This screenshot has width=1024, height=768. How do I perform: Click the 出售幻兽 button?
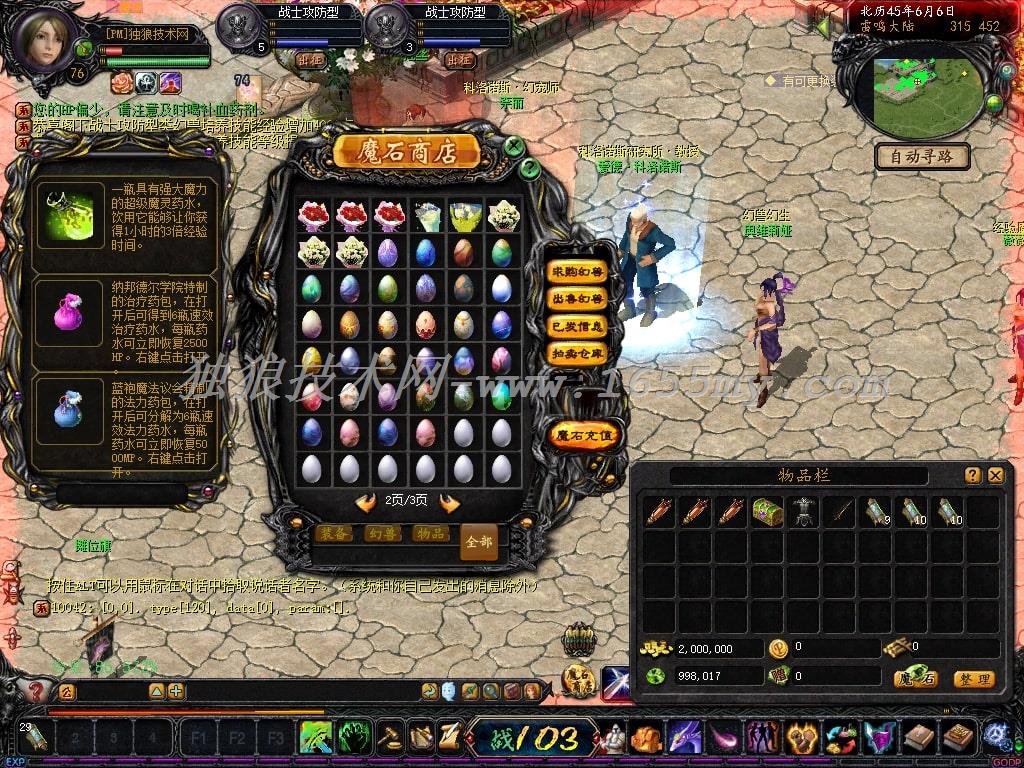(578, 299)
